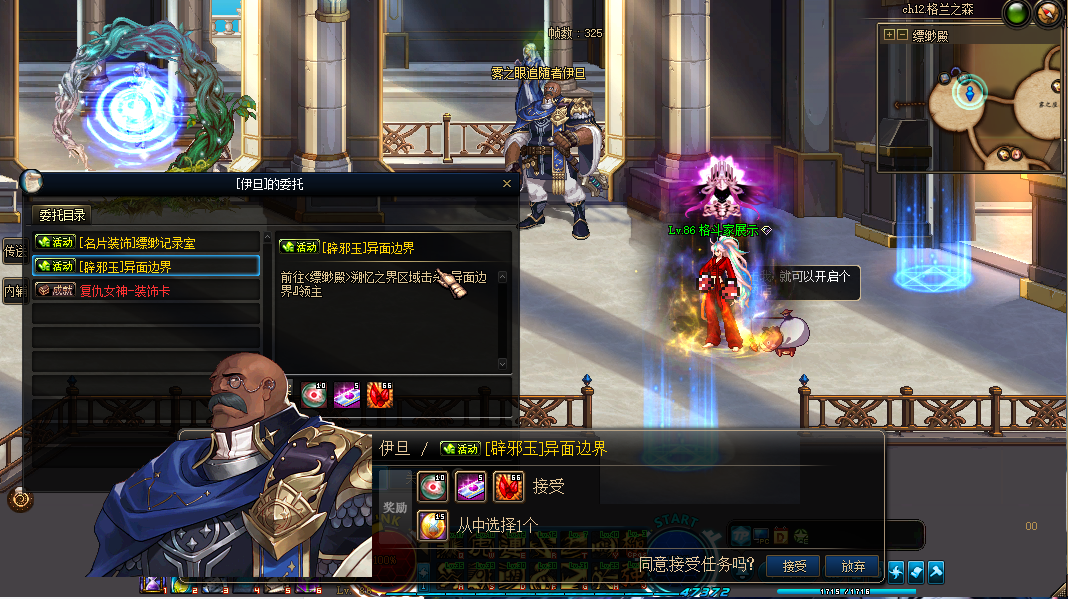Zoom in the minimap with the plus button

coord(888,35)
